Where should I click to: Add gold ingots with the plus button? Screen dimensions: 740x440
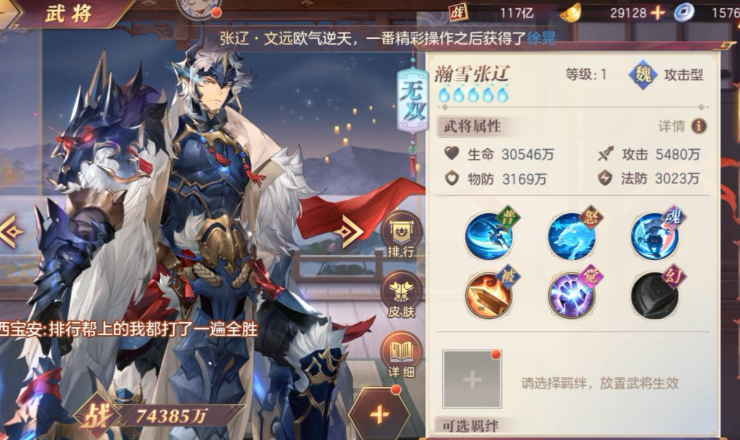click(x=657, y=12)
